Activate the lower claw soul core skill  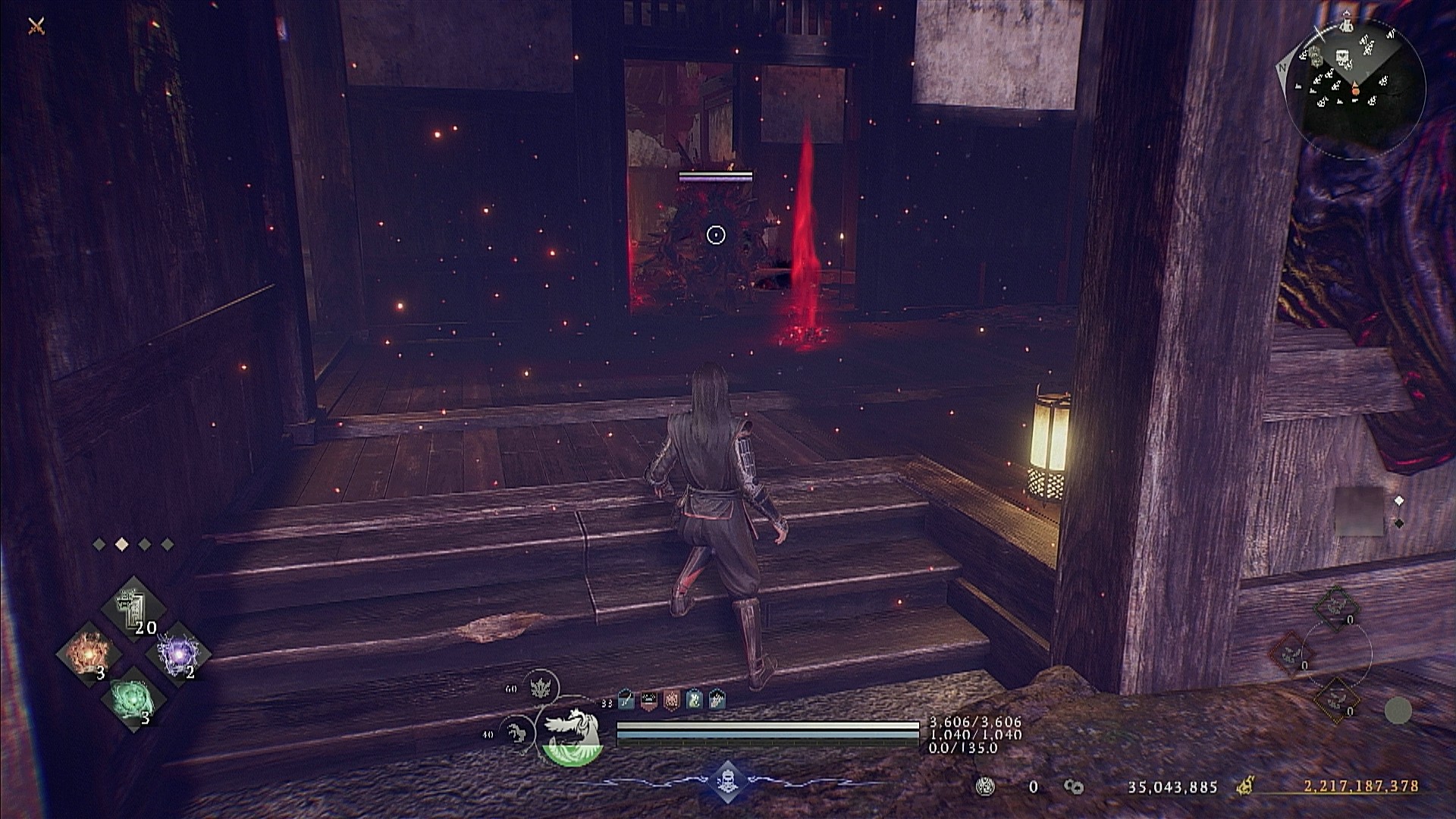tap(518, 733)
